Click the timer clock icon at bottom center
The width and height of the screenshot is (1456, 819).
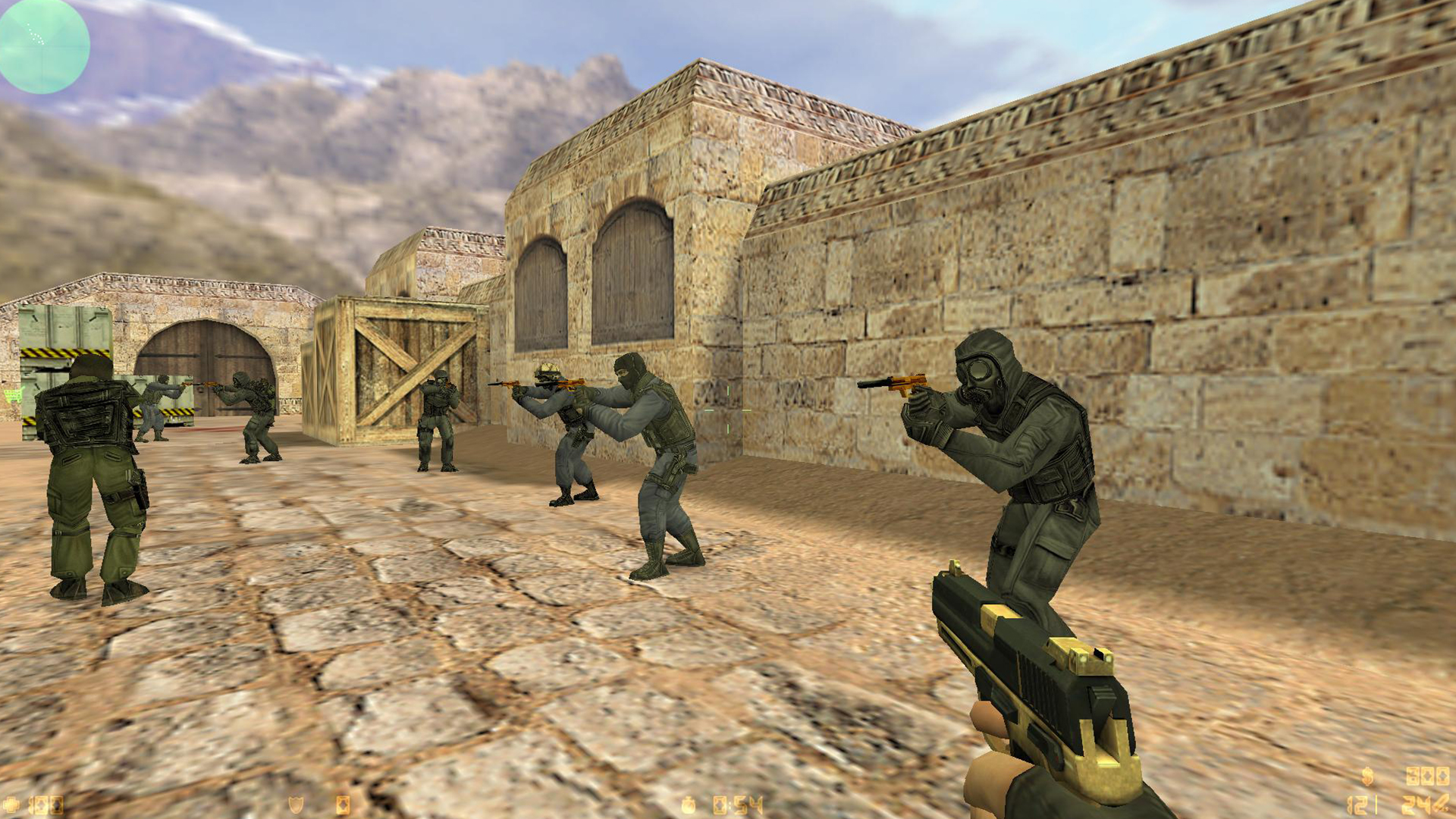pyautogui.click(x=689, y=805)
